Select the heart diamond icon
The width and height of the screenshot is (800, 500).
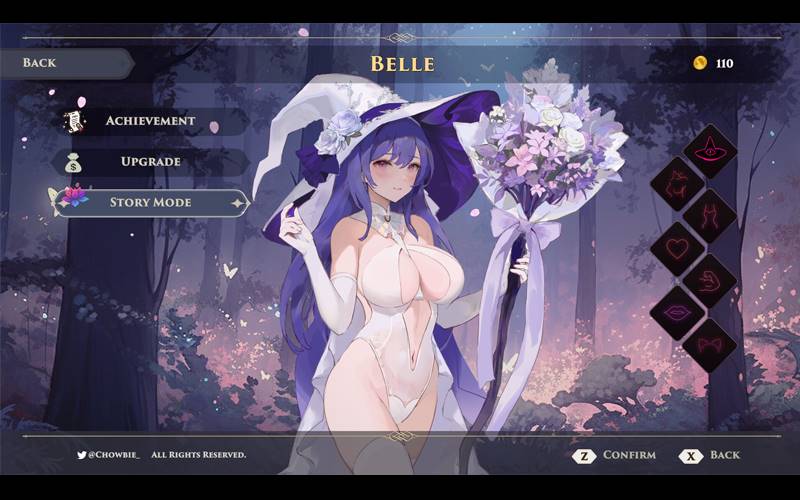coord(677,246)
